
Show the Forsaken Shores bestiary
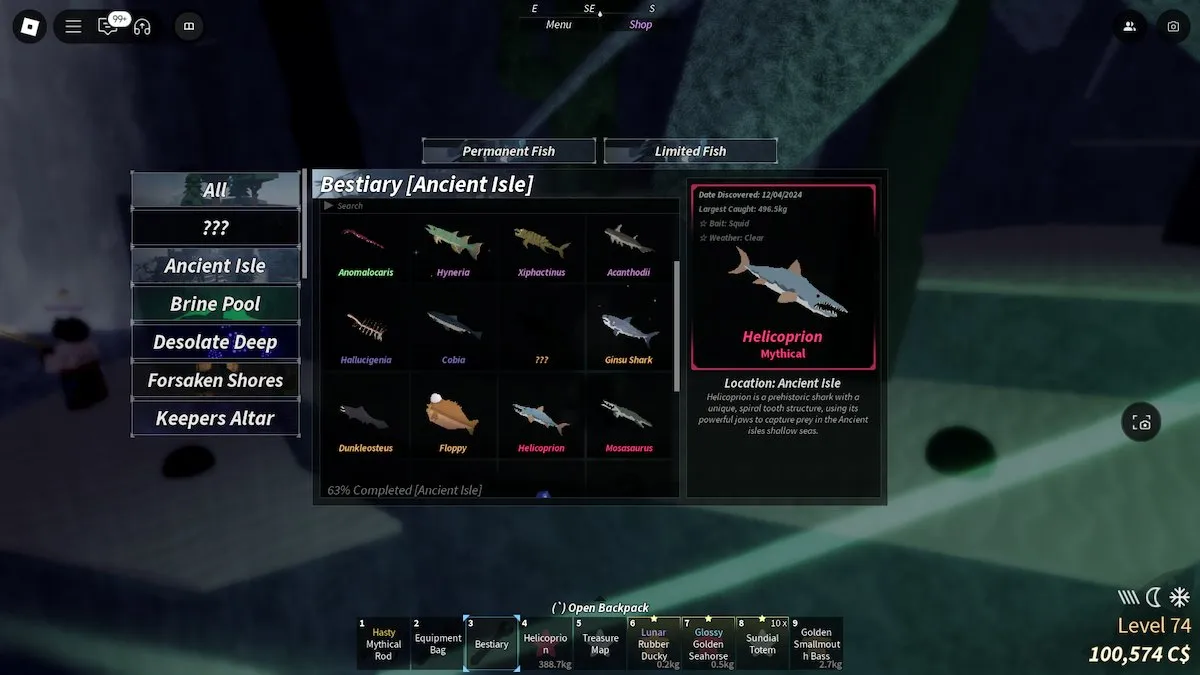pyautogui.click(x=215, y=380)
